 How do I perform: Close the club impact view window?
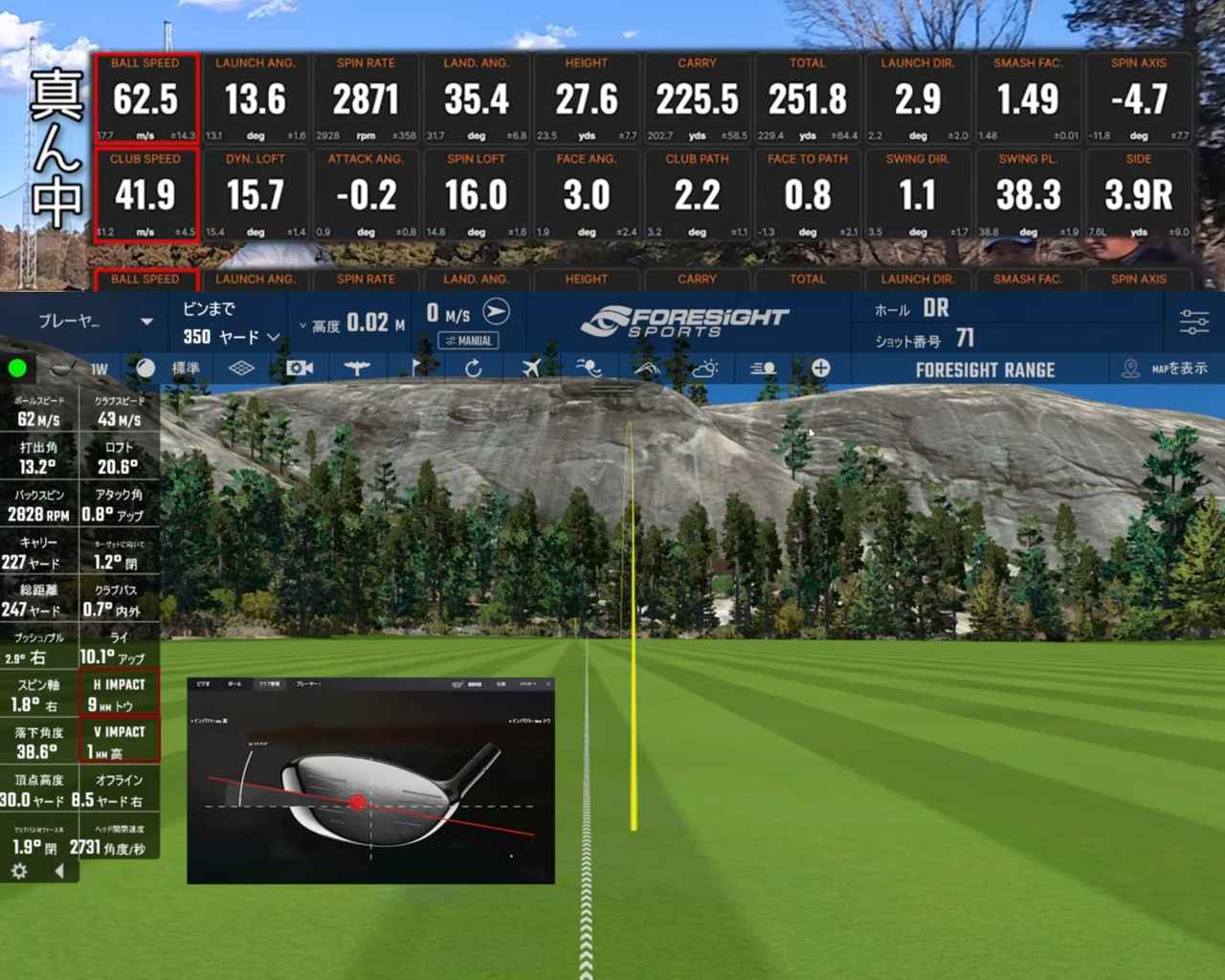(548, 684)
